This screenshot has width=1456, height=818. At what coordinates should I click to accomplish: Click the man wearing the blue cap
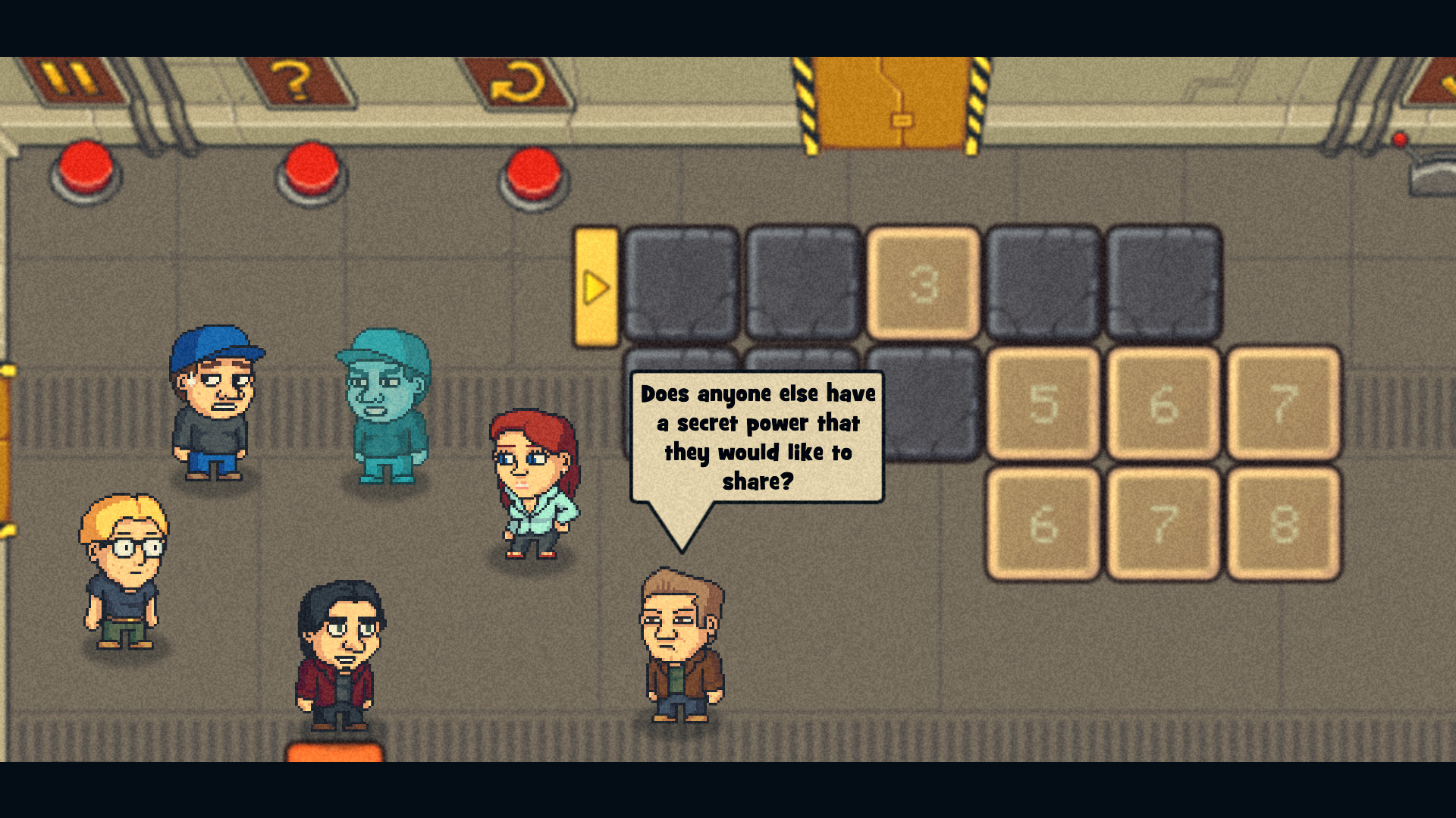point(215,402)
